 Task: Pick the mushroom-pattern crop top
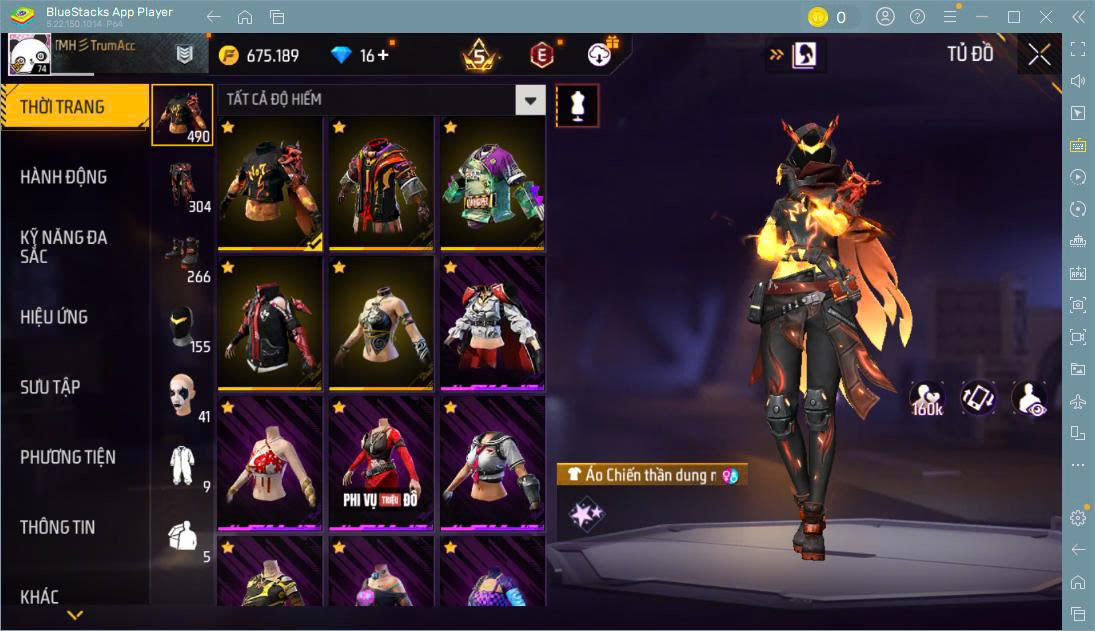tap(270, 462)
